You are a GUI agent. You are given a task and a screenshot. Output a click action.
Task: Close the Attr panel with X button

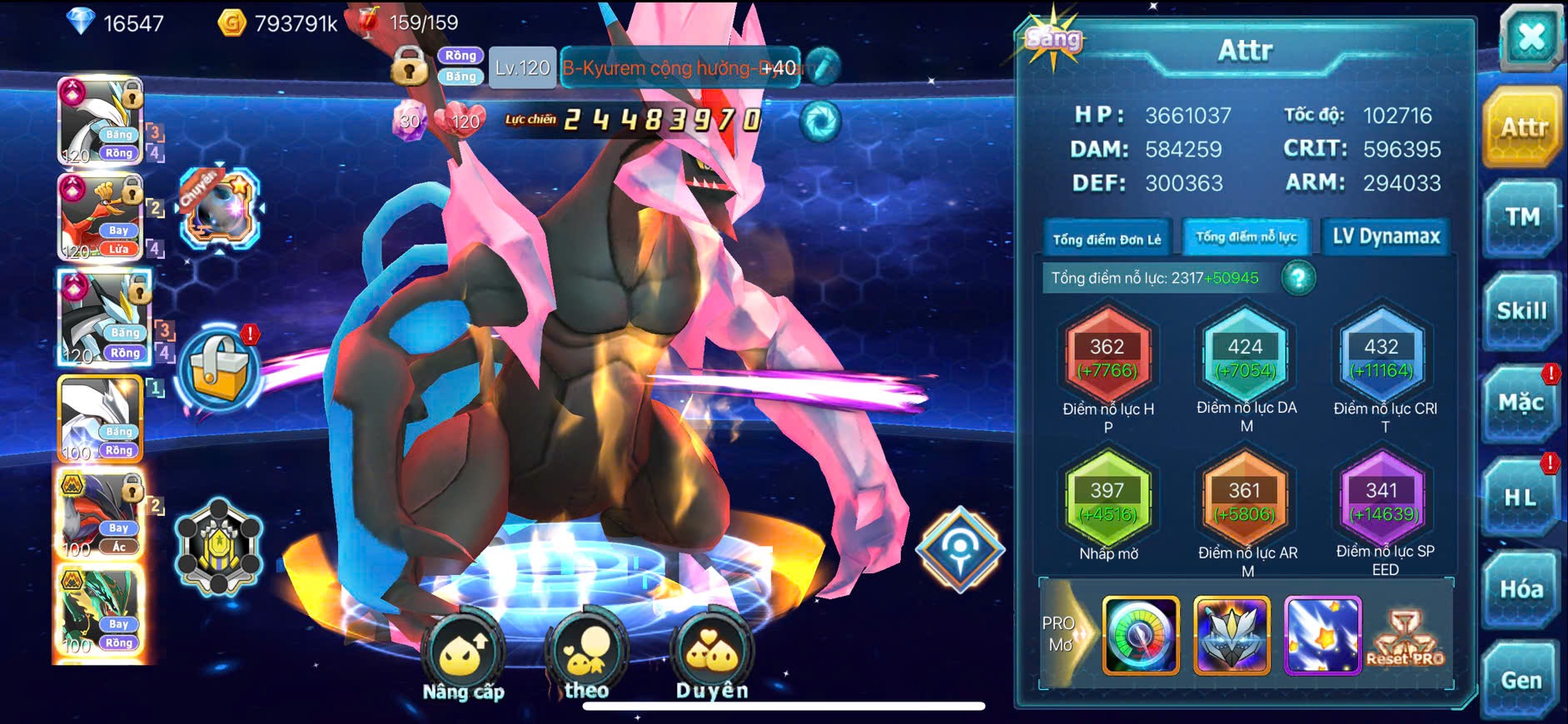tap(1531, 37)
